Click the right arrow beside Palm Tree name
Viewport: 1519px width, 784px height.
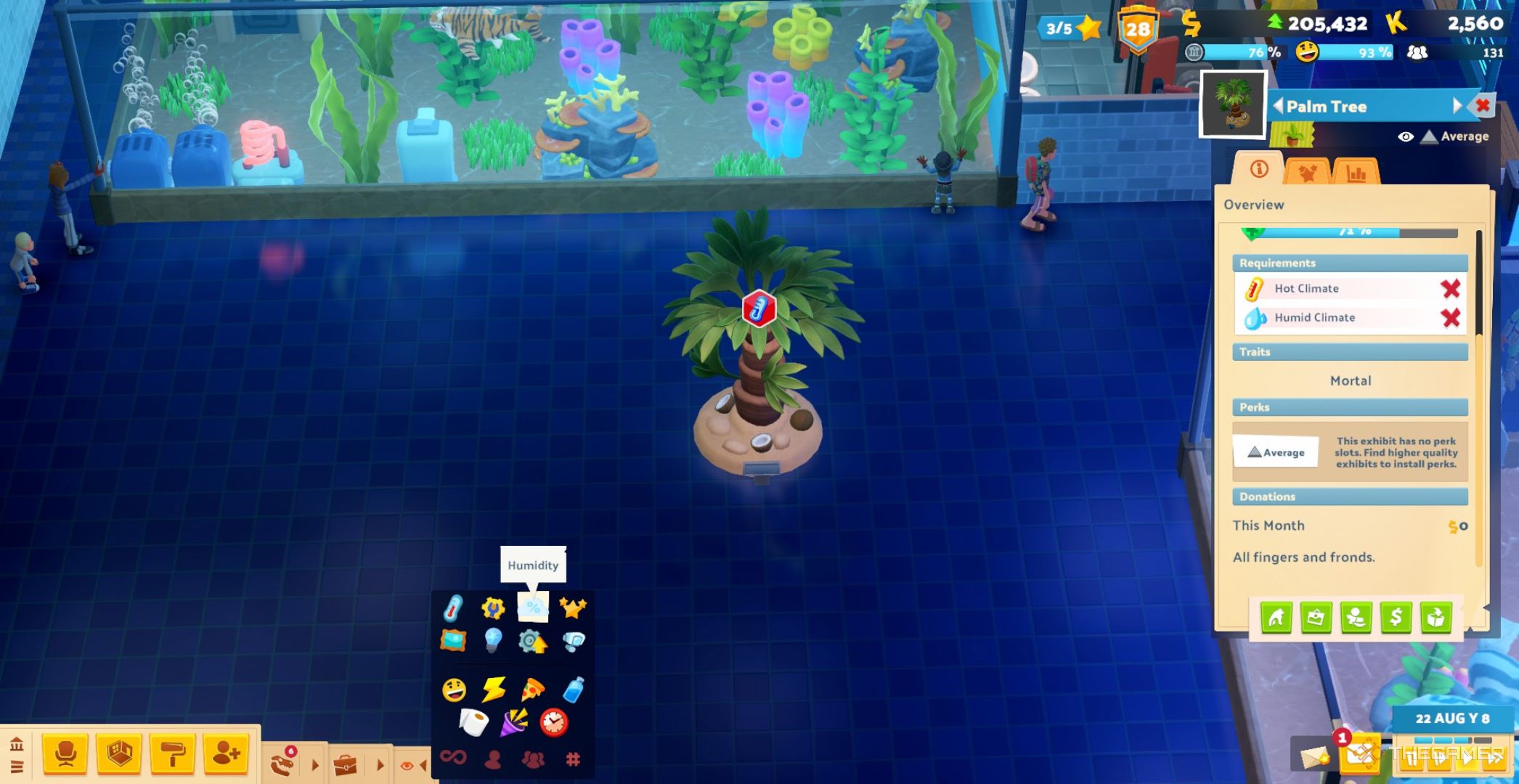coord(1457,106)
